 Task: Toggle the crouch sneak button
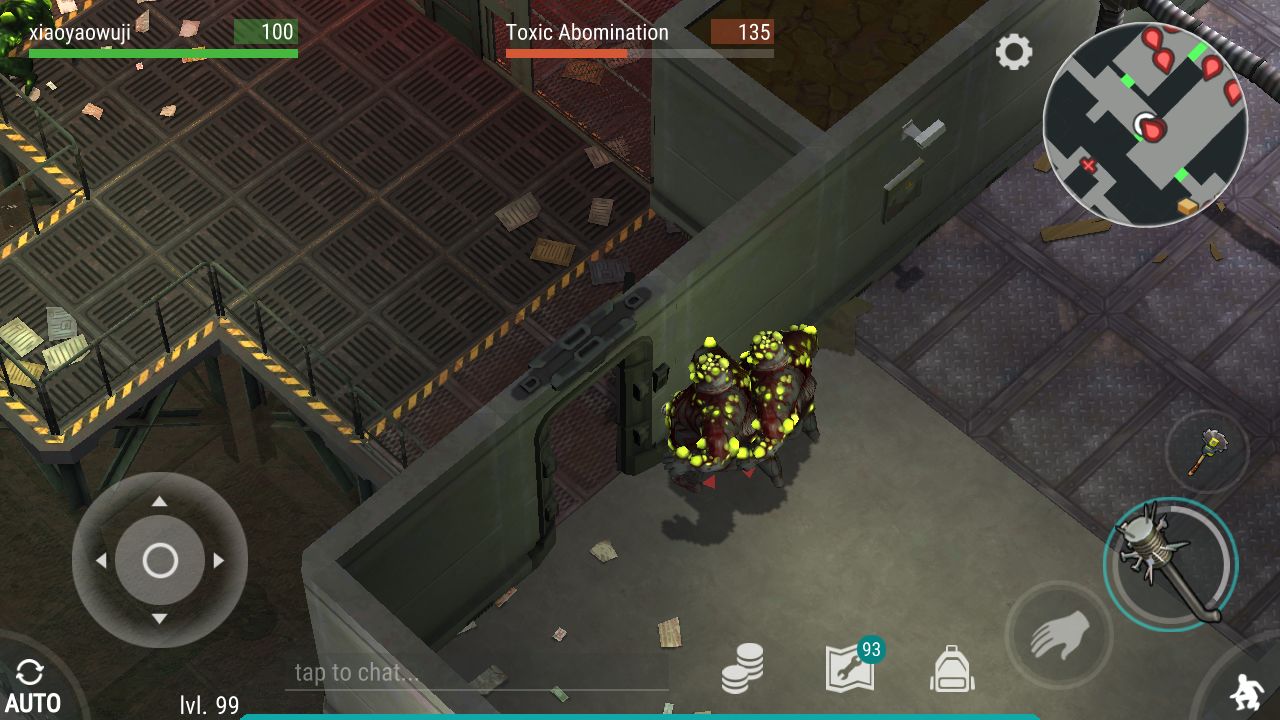(1247, 691)
